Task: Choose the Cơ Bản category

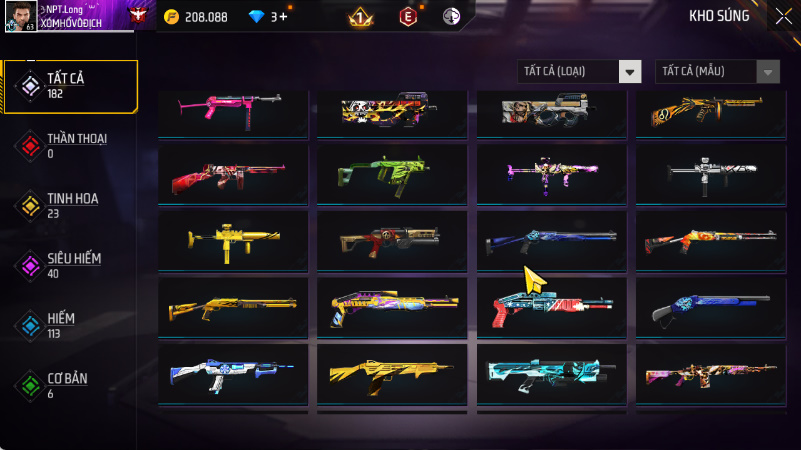Action: click(70, 384)
